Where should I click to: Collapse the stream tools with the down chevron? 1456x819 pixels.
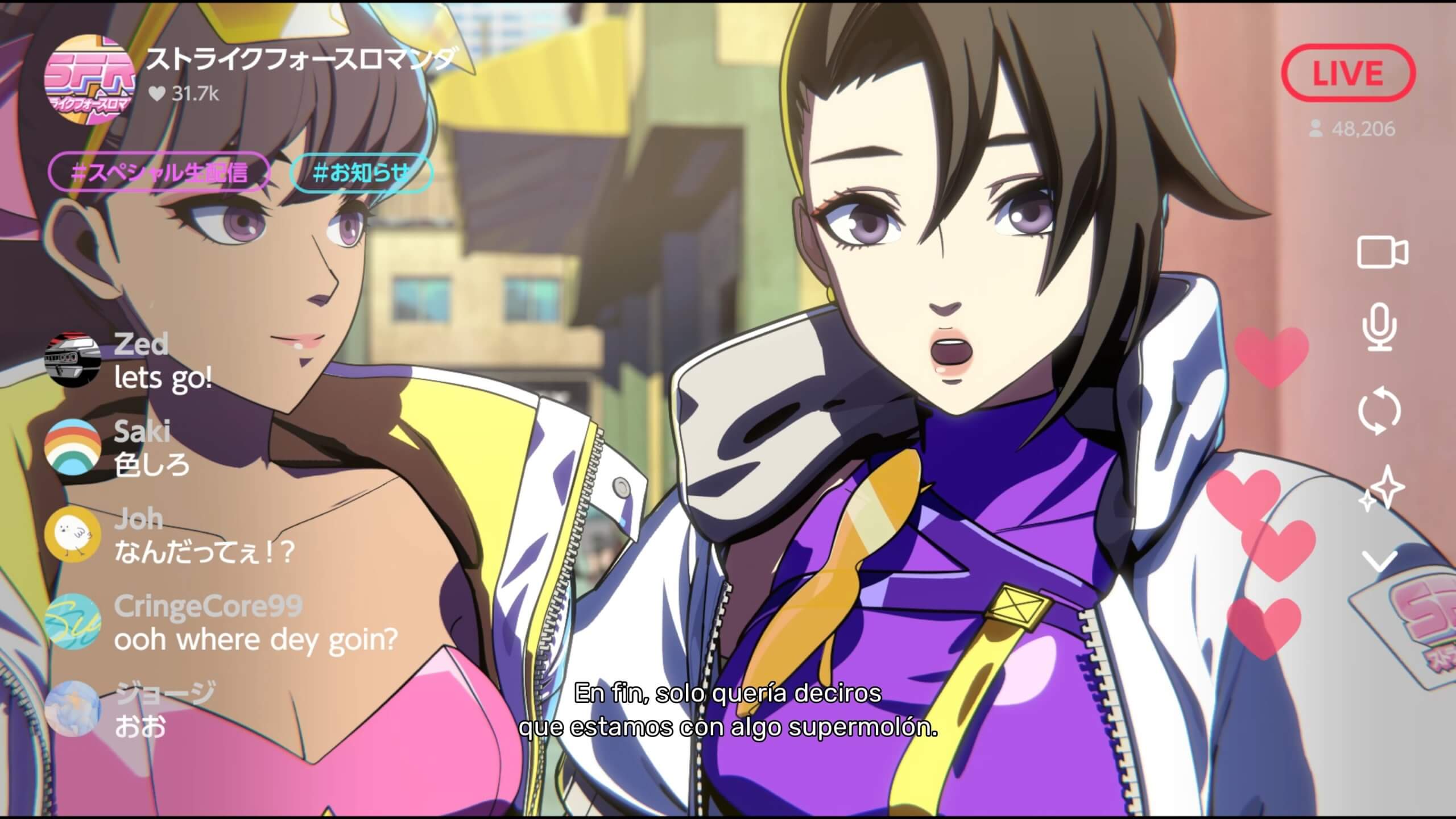(x=1380, y=561)
